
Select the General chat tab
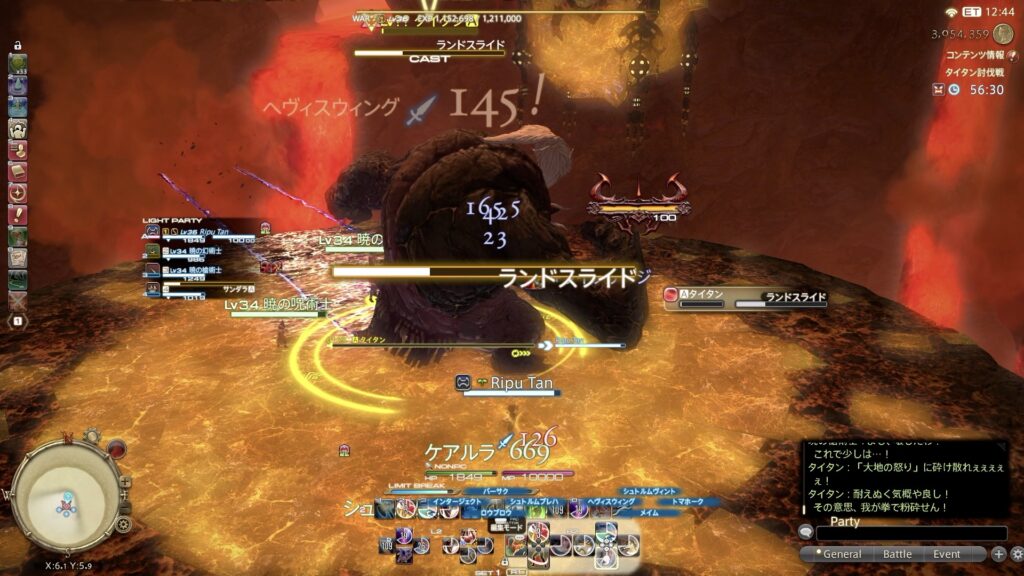pyautogui.click(x=842, y=554)
